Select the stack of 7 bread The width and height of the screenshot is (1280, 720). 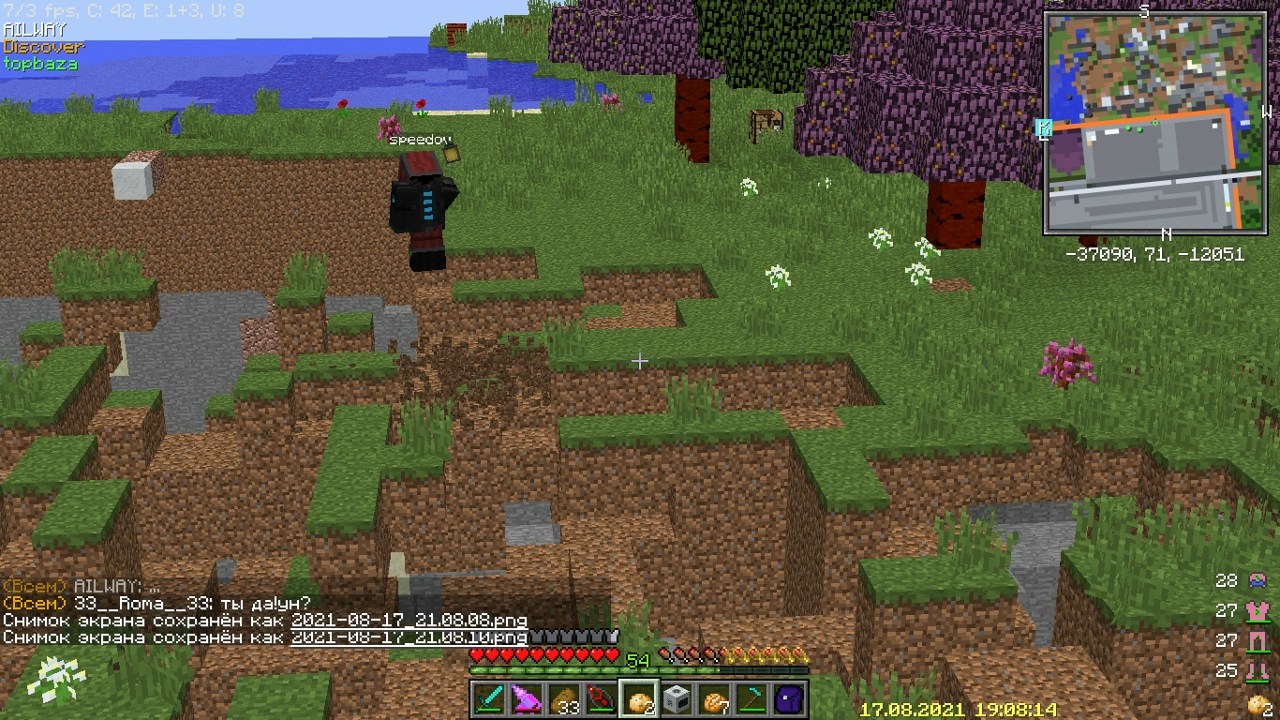coord(714,699)
